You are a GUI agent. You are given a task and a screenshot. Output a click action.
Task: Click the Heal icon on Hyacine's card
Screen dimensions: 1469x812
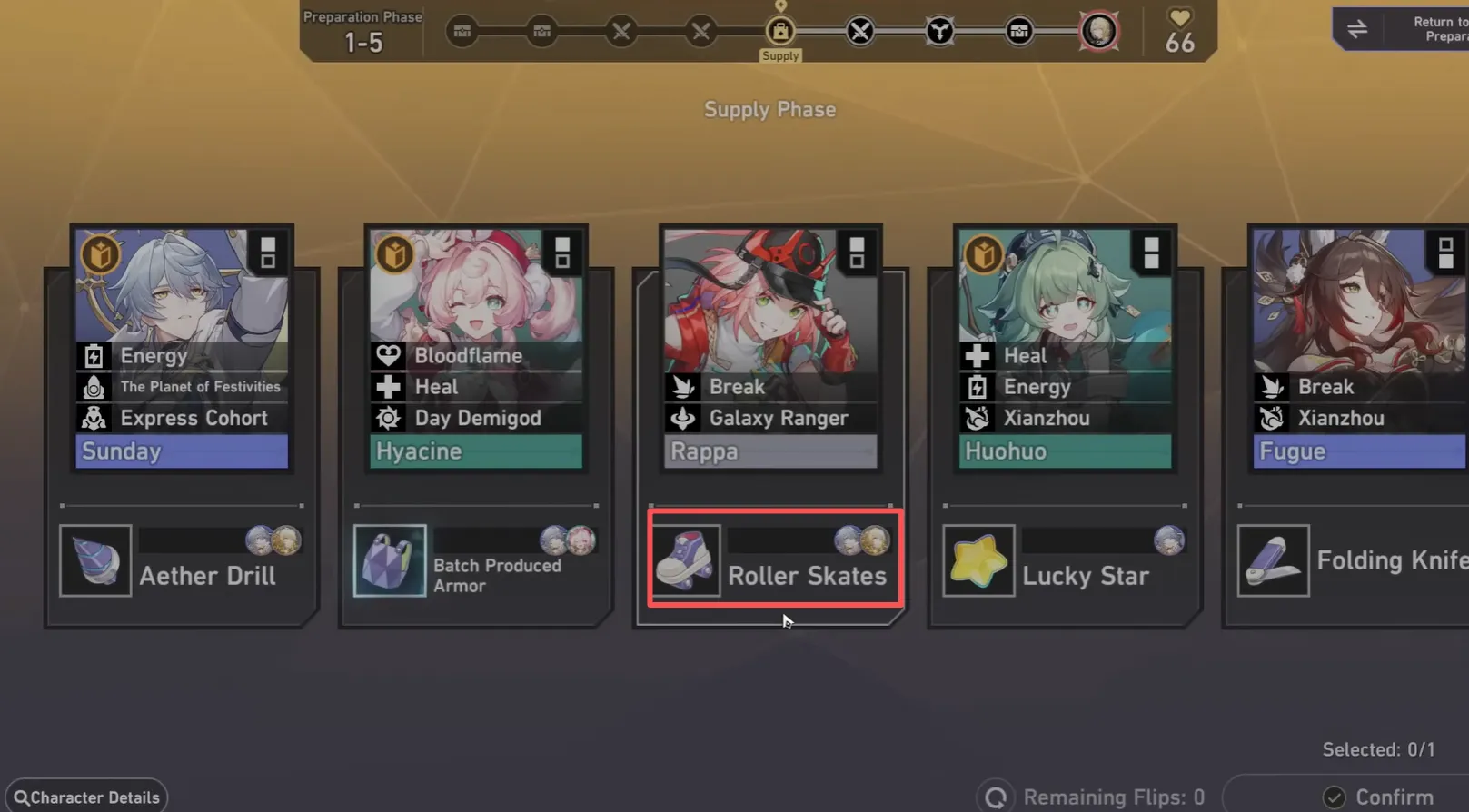(x=388, y=386)
